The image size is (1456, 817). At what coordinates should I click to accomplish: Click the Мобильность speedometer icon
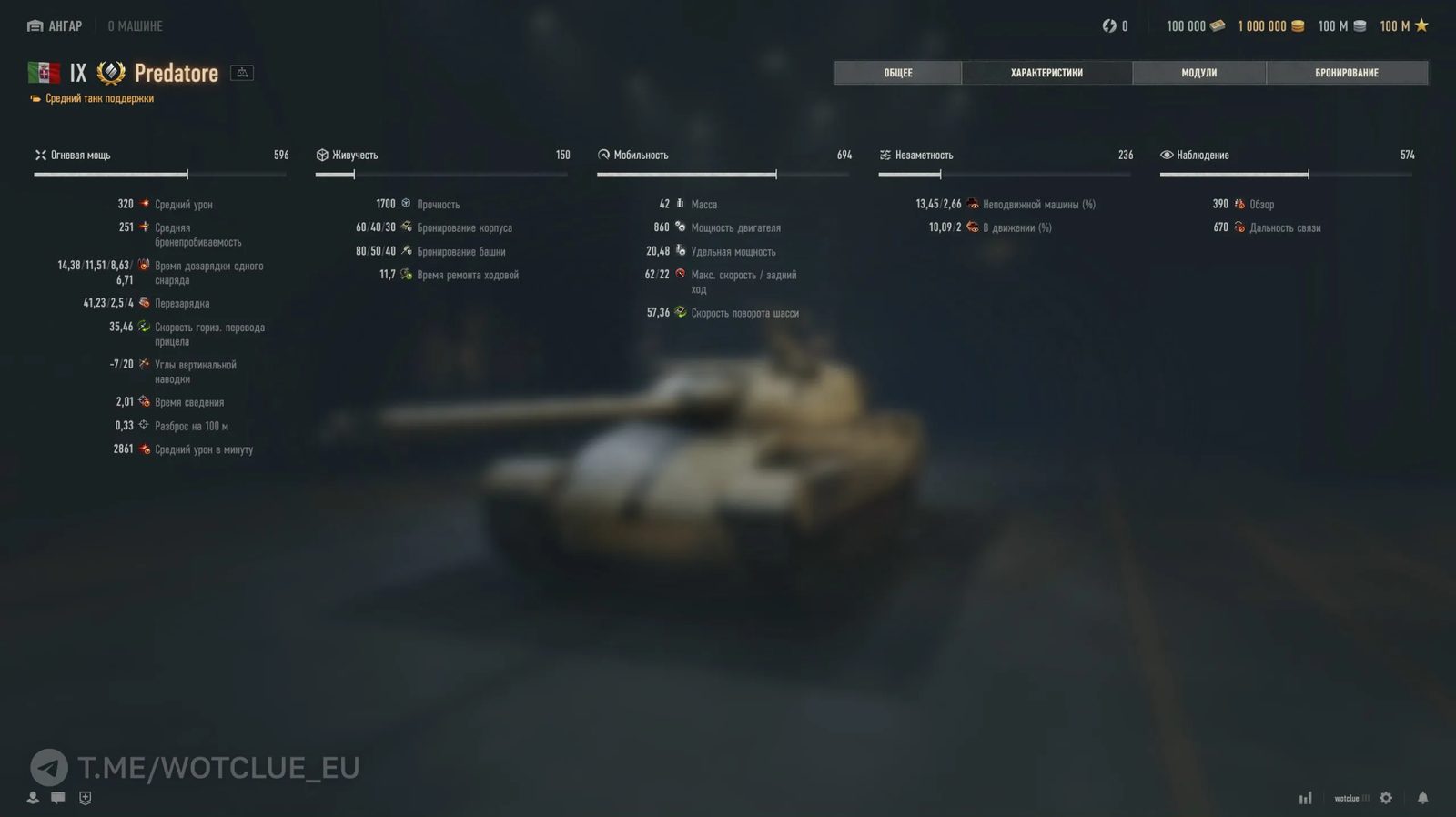604,155
